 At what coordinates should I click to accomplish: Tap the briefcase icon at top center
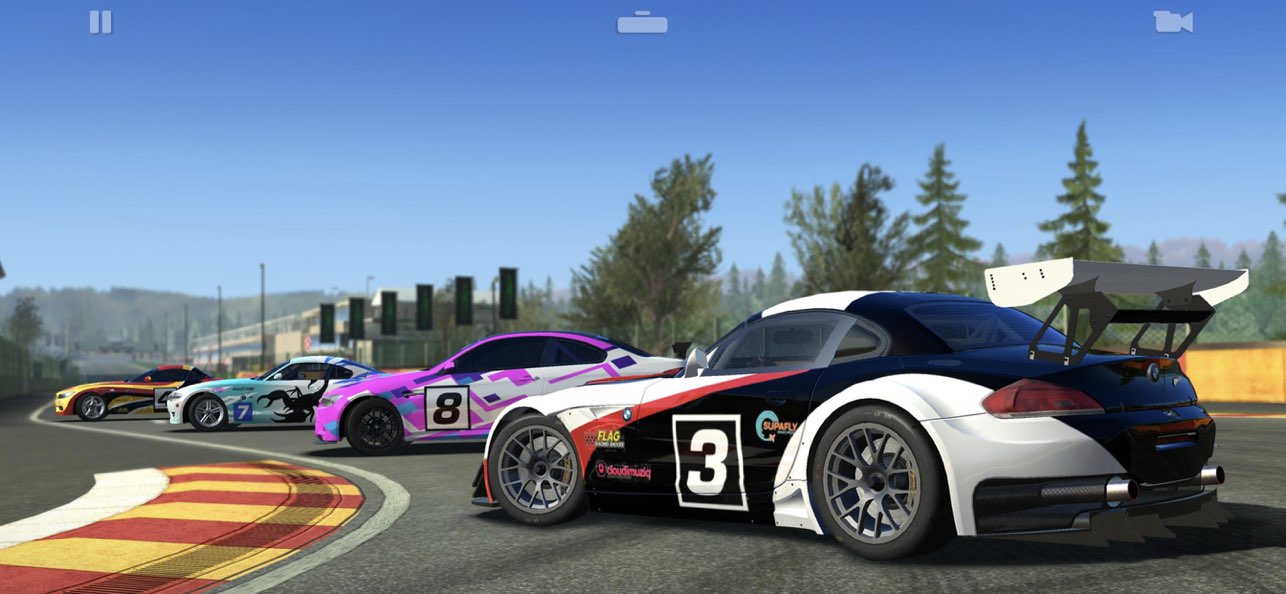642,22
